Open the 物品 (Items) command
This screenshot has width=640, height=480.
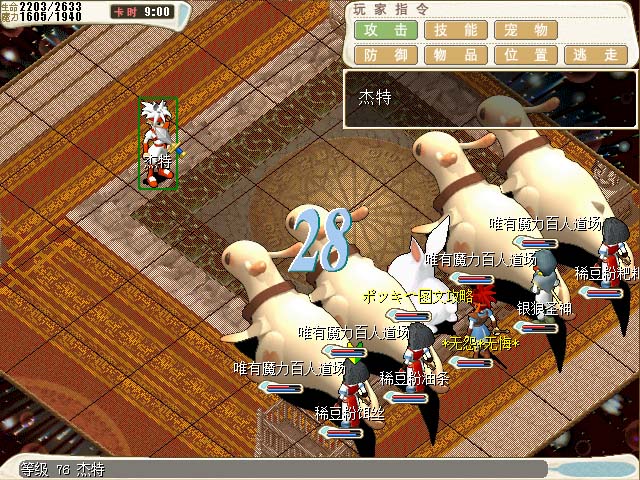(x=455, y=55)
